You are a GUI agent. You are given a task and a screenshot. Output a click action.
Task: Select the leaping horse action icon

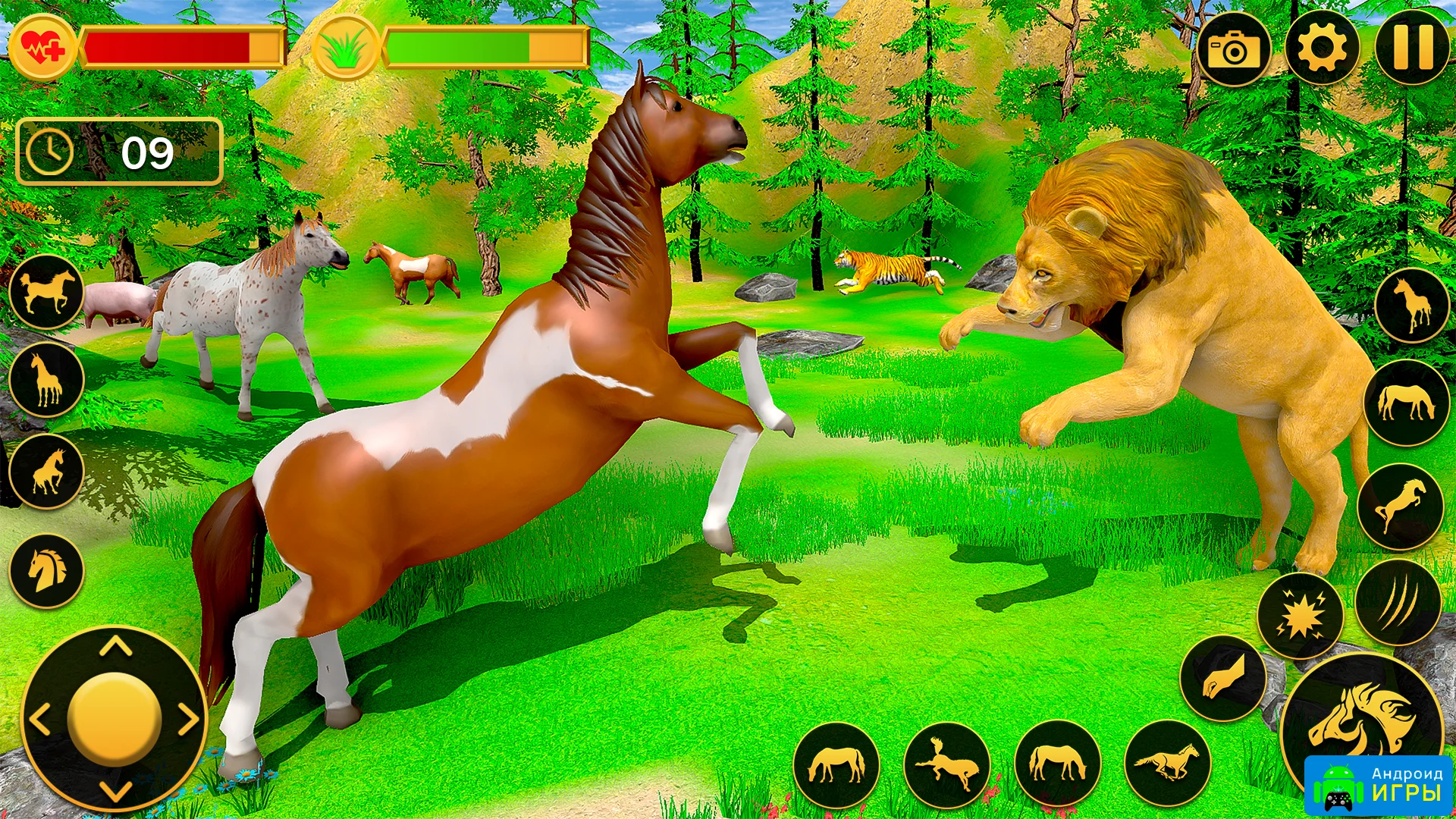tap(1400, 506)
